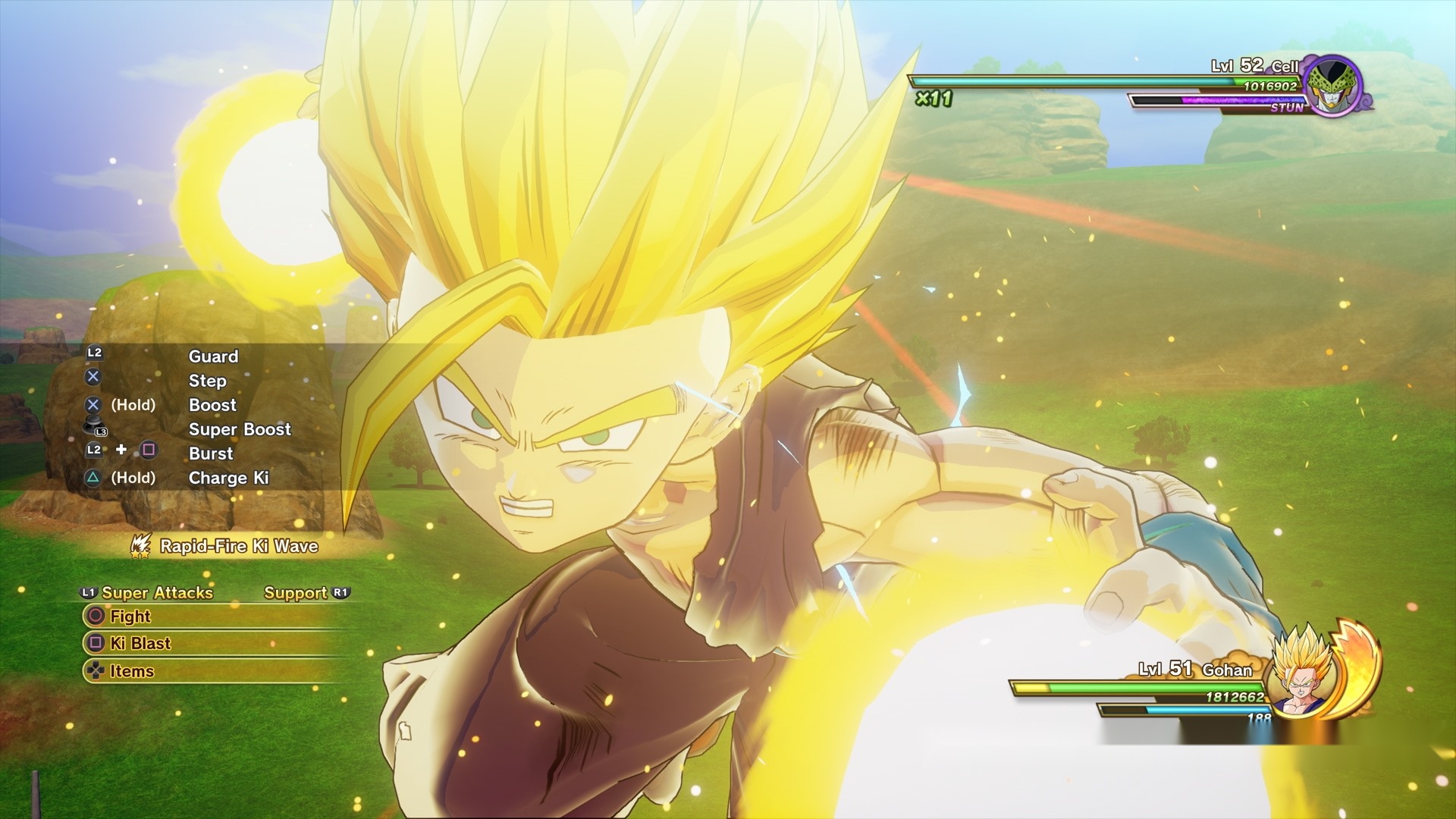The width and height of the screenshot is (1456, 819).
Task: Select the Fight command
Action: 130,616
